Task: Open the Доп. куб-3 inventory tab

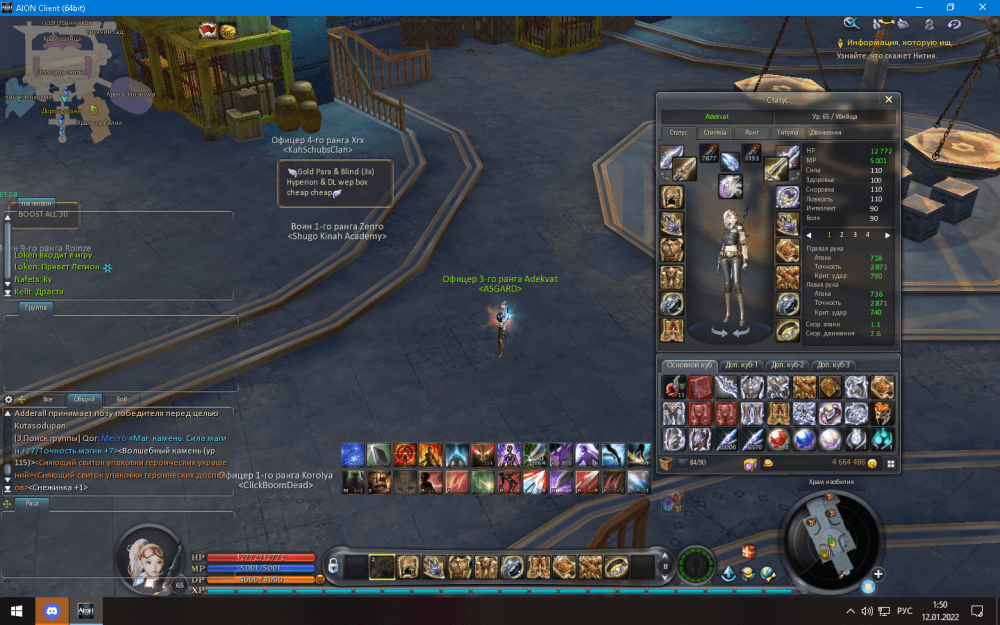Action: [x=833, y=365]
